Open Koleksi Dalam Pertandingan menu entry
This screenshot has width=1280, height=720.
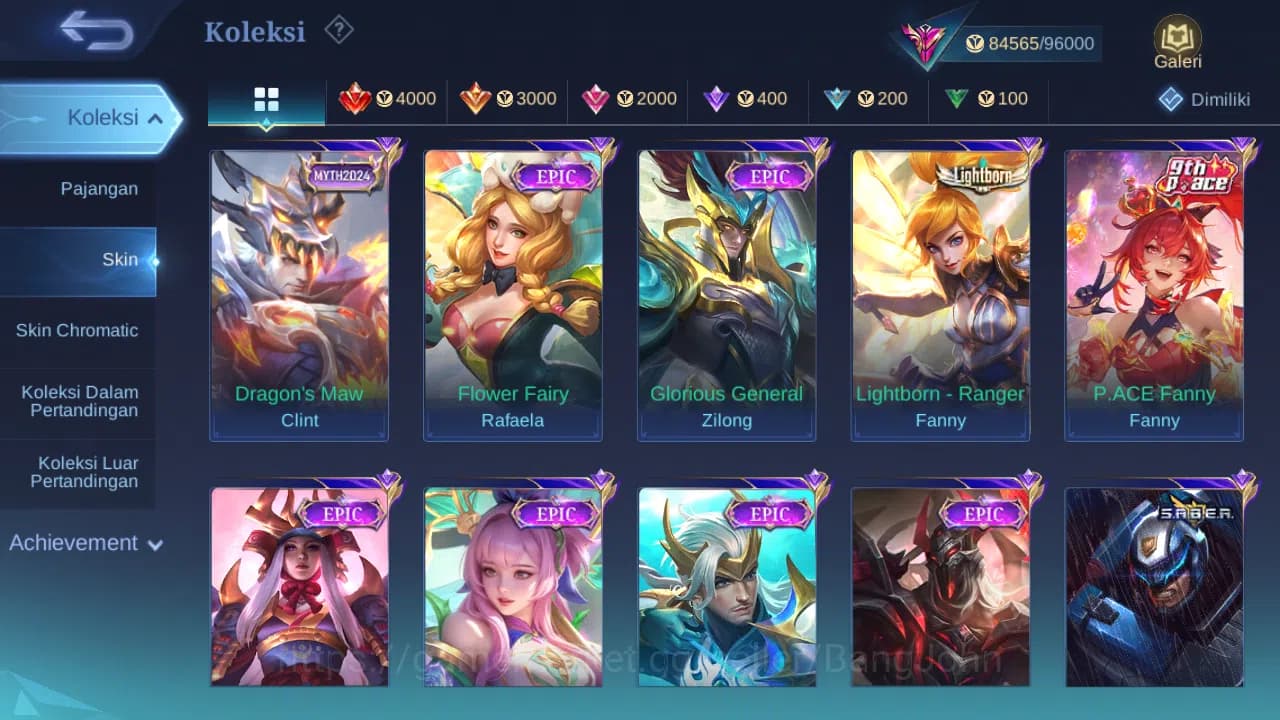click(79, 401)
